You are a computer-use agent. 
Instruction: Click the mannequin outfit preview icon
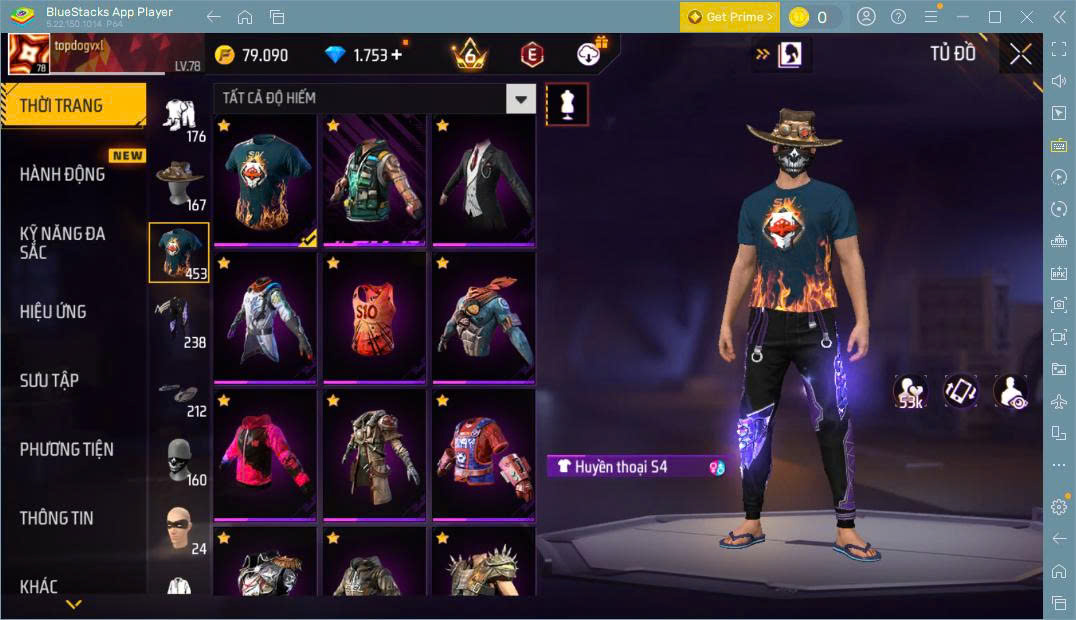click(567, 104)
